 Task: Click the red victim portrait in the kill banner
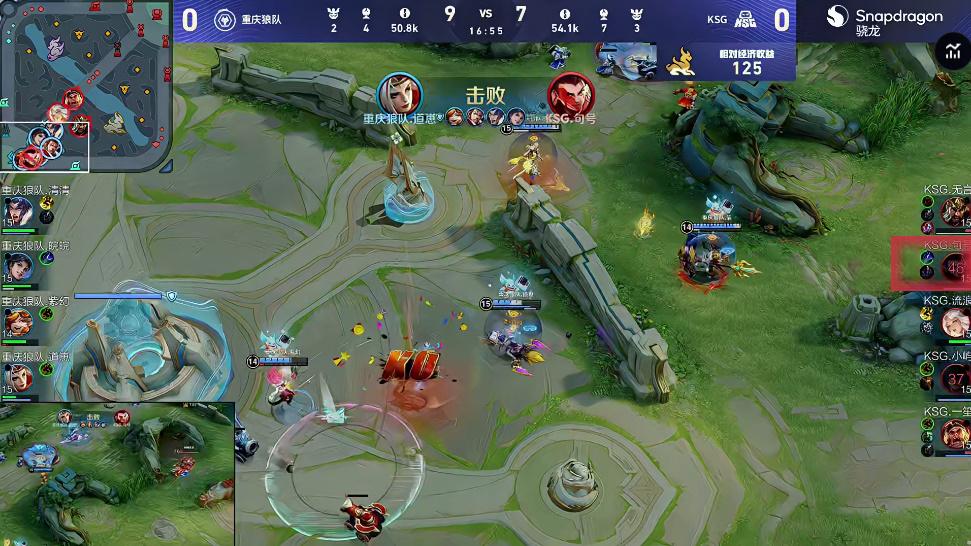coord(570,96)
